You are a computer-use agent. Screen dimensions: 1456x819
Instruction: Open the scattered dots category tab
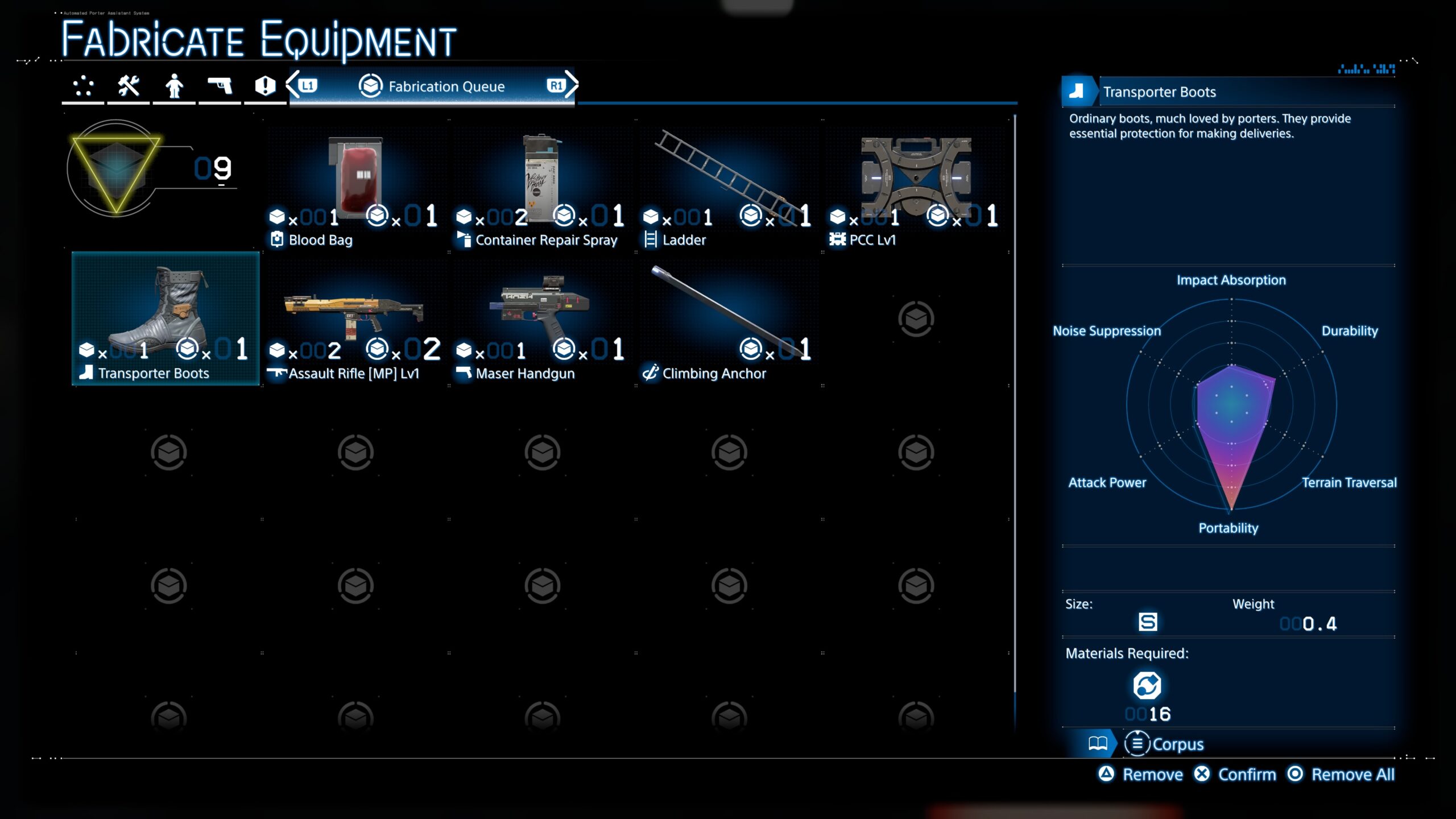[83, 86]
